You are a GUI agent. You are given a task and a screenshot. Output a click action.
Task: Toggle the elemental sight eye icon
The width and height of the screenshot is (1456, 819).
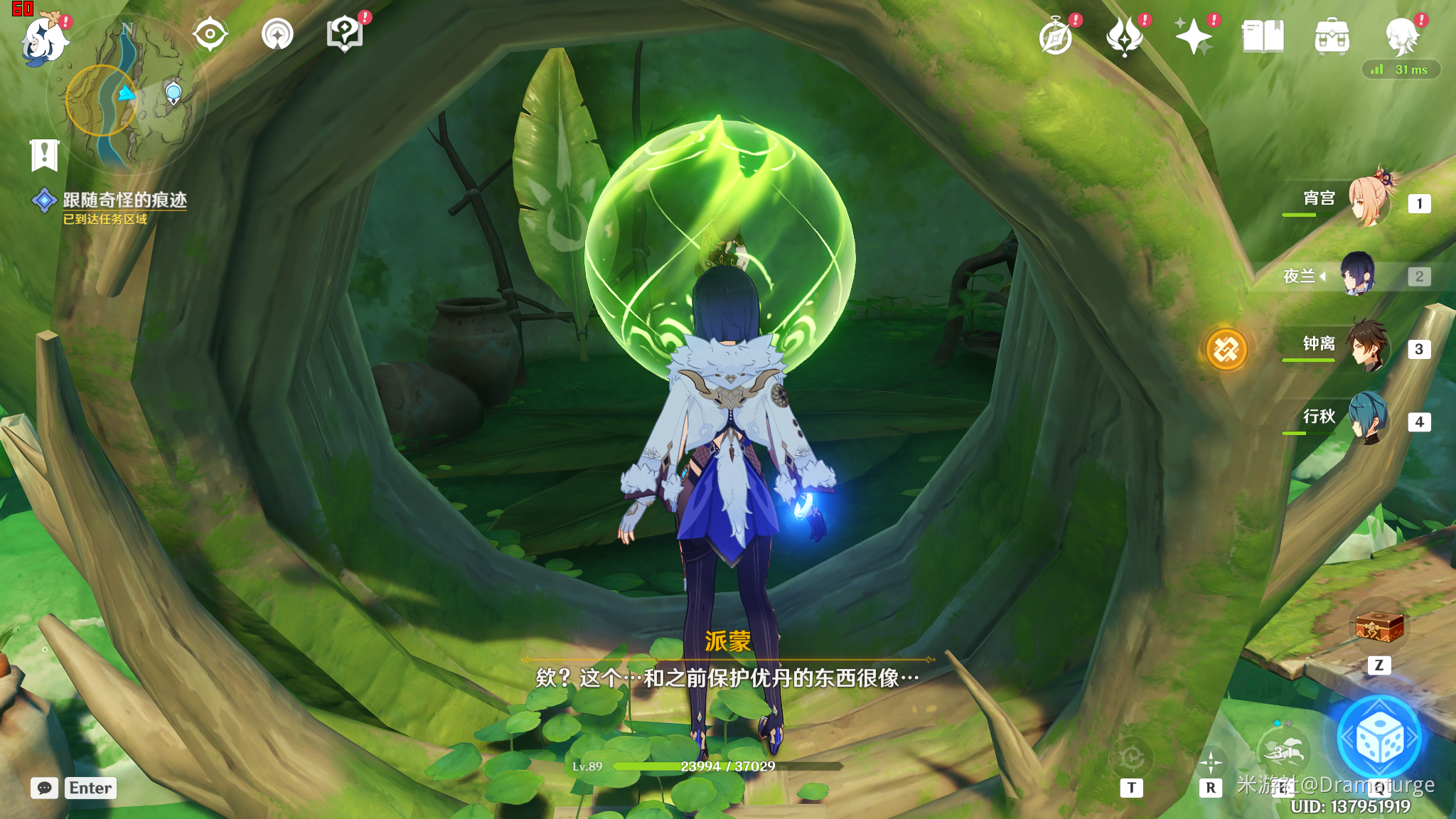coord(210,34)
